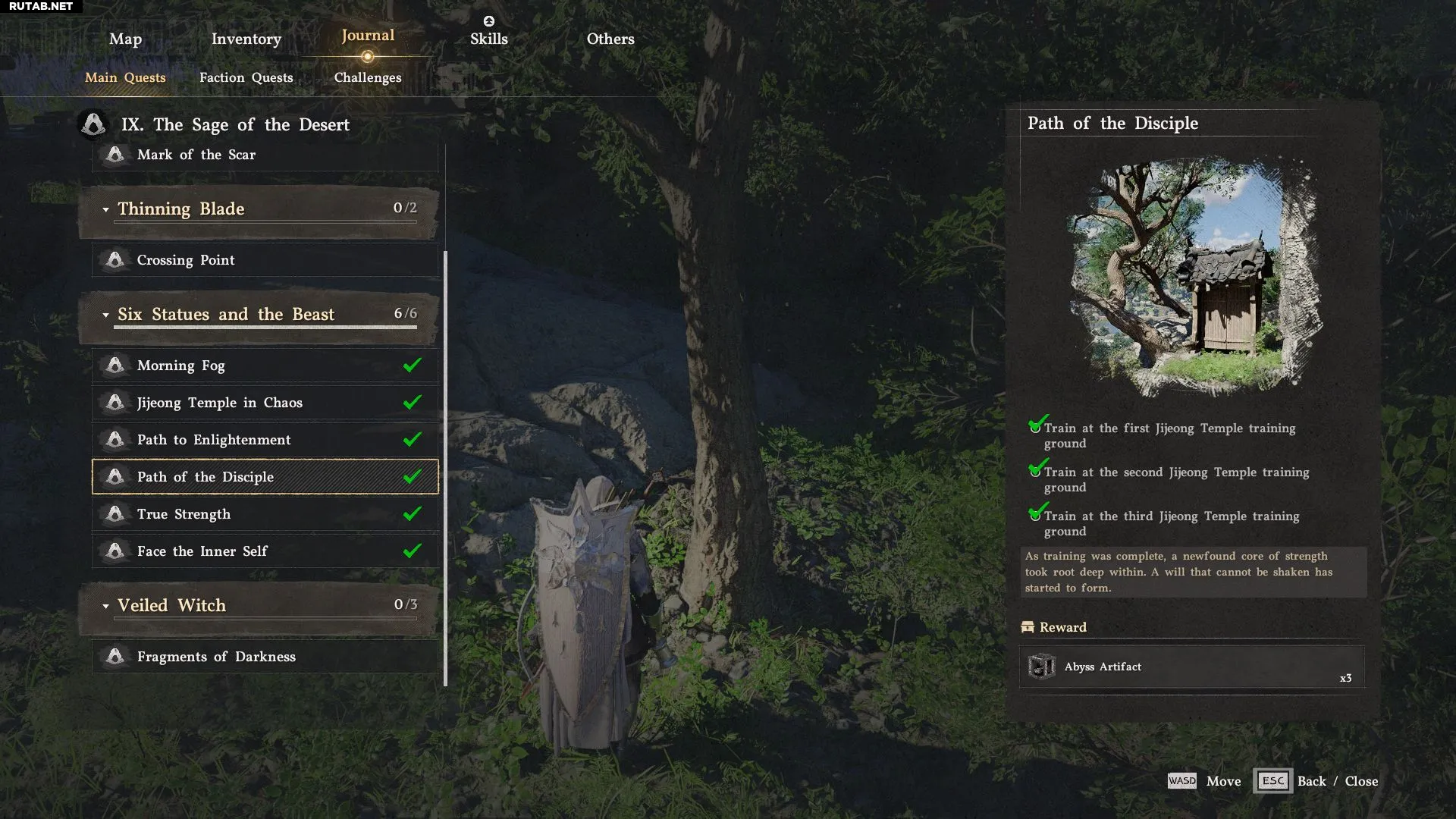Select the Mark of the Scar quest
The height and width of the screenshot is (819, 1456).
[x=265, y=155]
